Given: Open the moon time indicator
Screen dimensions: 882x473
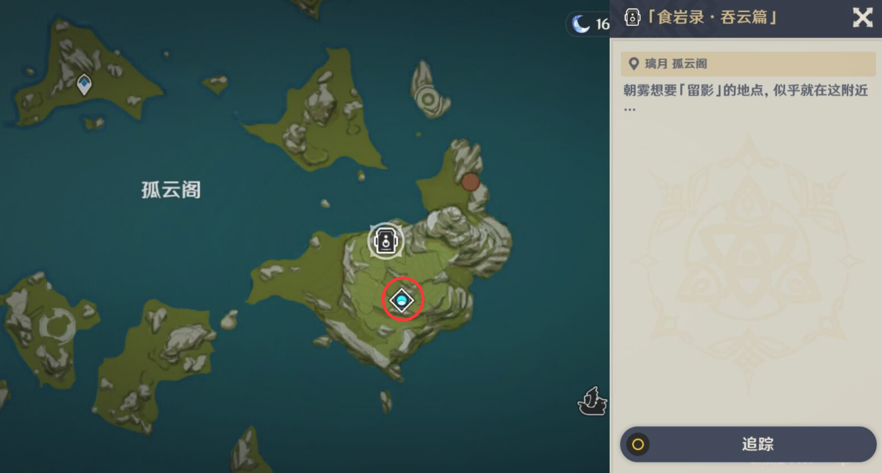Looking at the screenshot, I should (588, 24).
